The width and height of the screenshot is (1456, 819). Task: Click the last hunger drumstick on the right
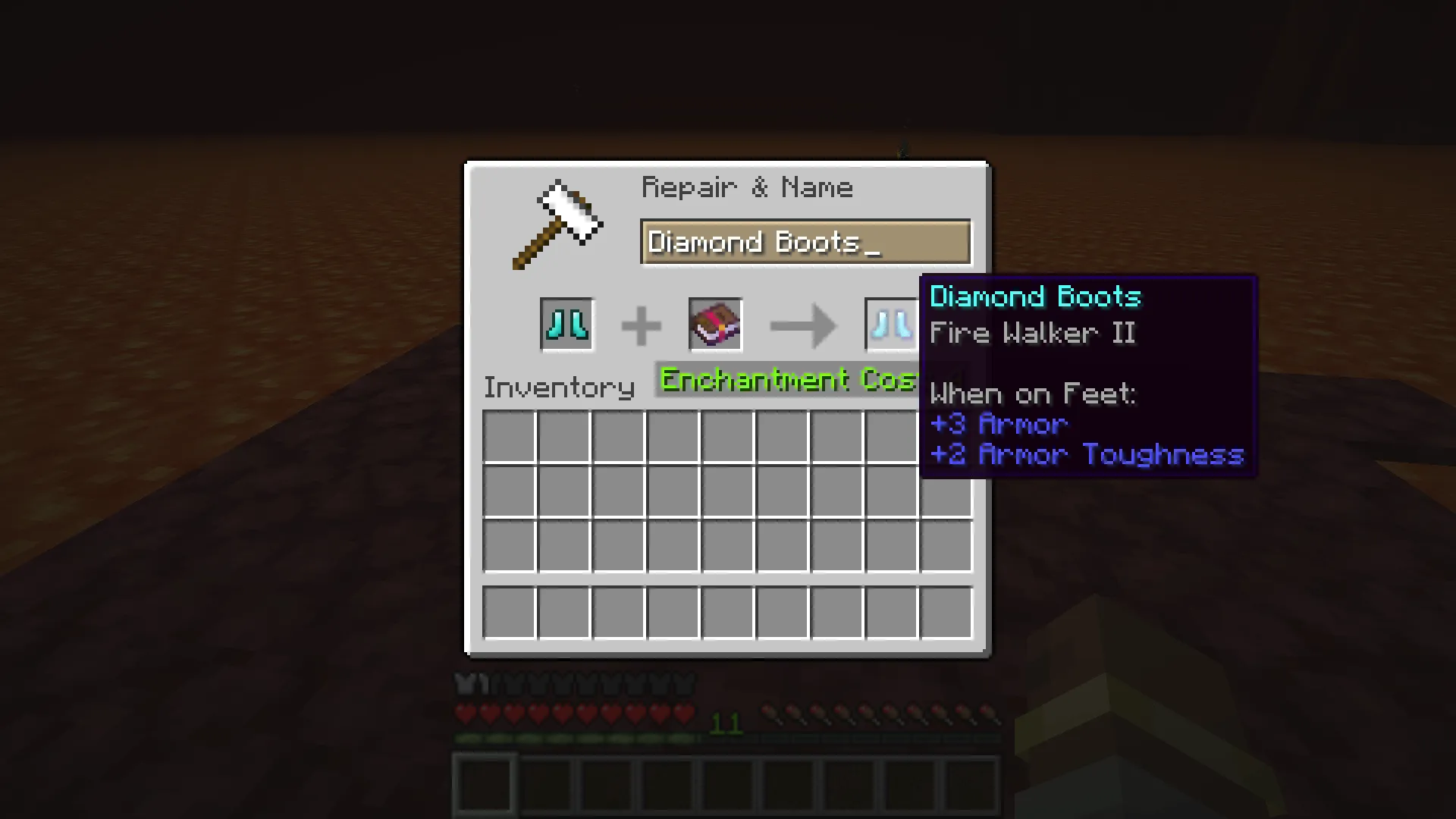[x=991, y=713]
